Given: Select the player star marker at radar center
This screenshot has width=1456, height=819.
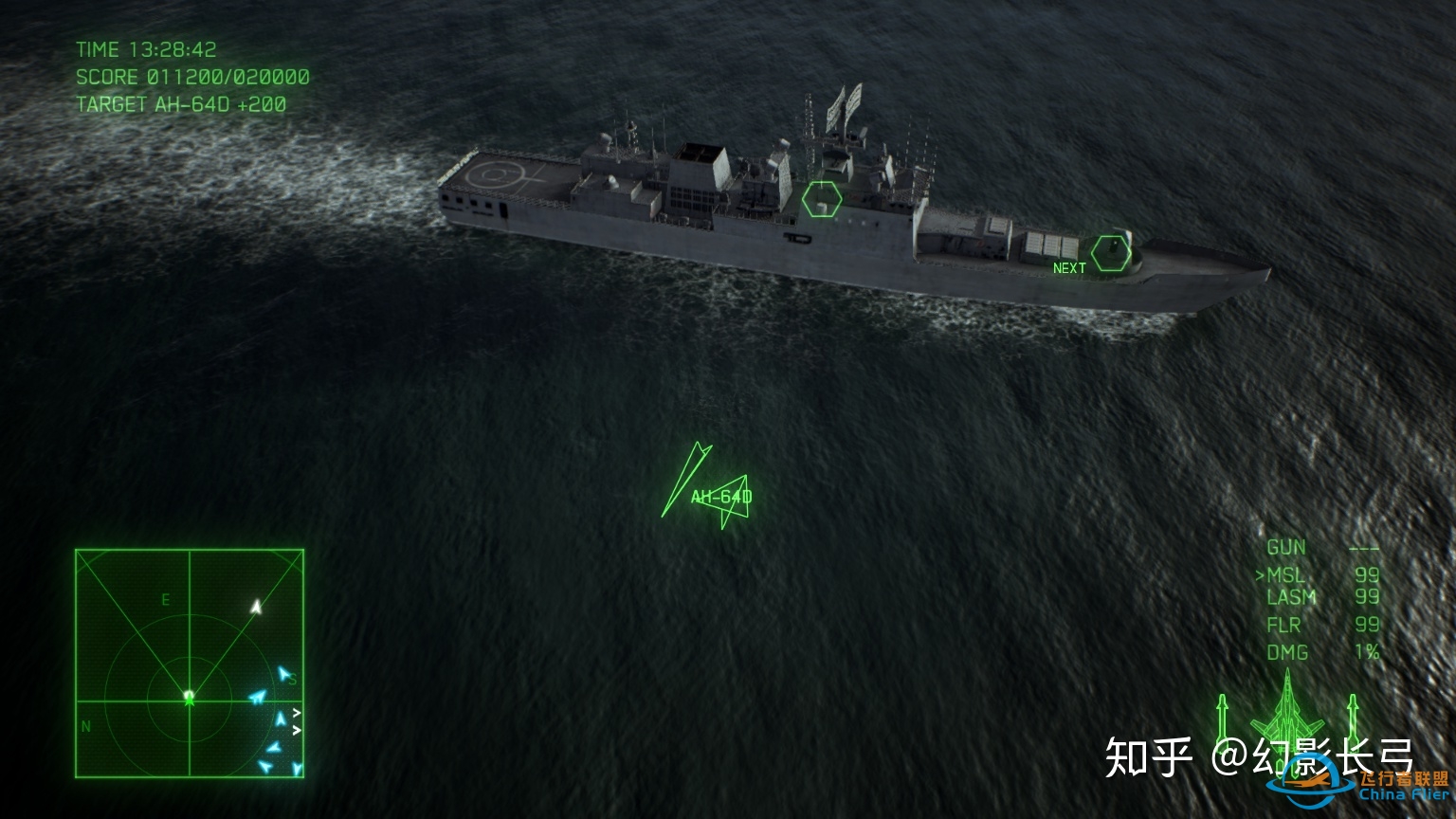Looking at the screenshot, I should [x=189, y=700].
